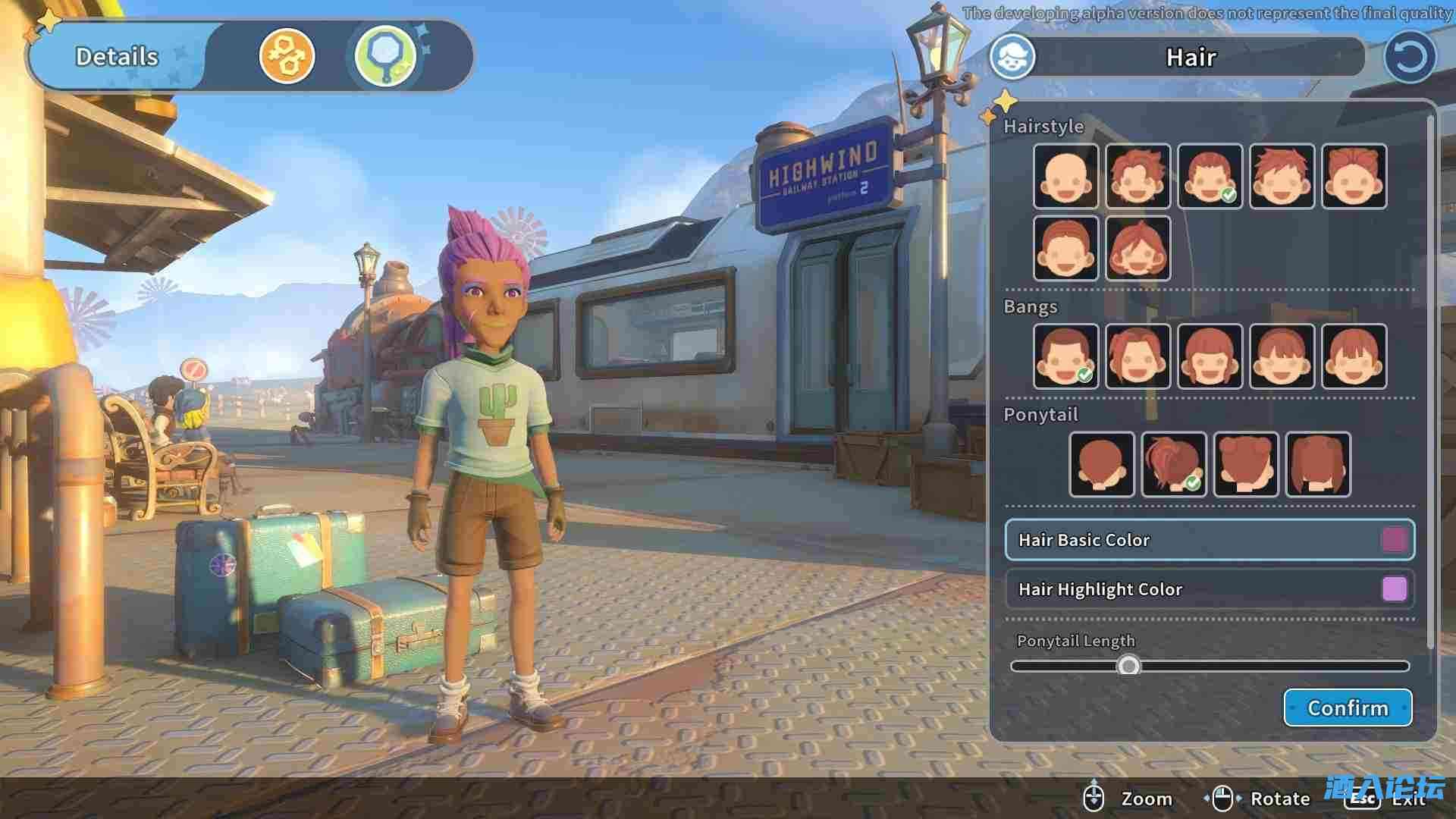Select the bald hairstyle option

click(1065, 176)
